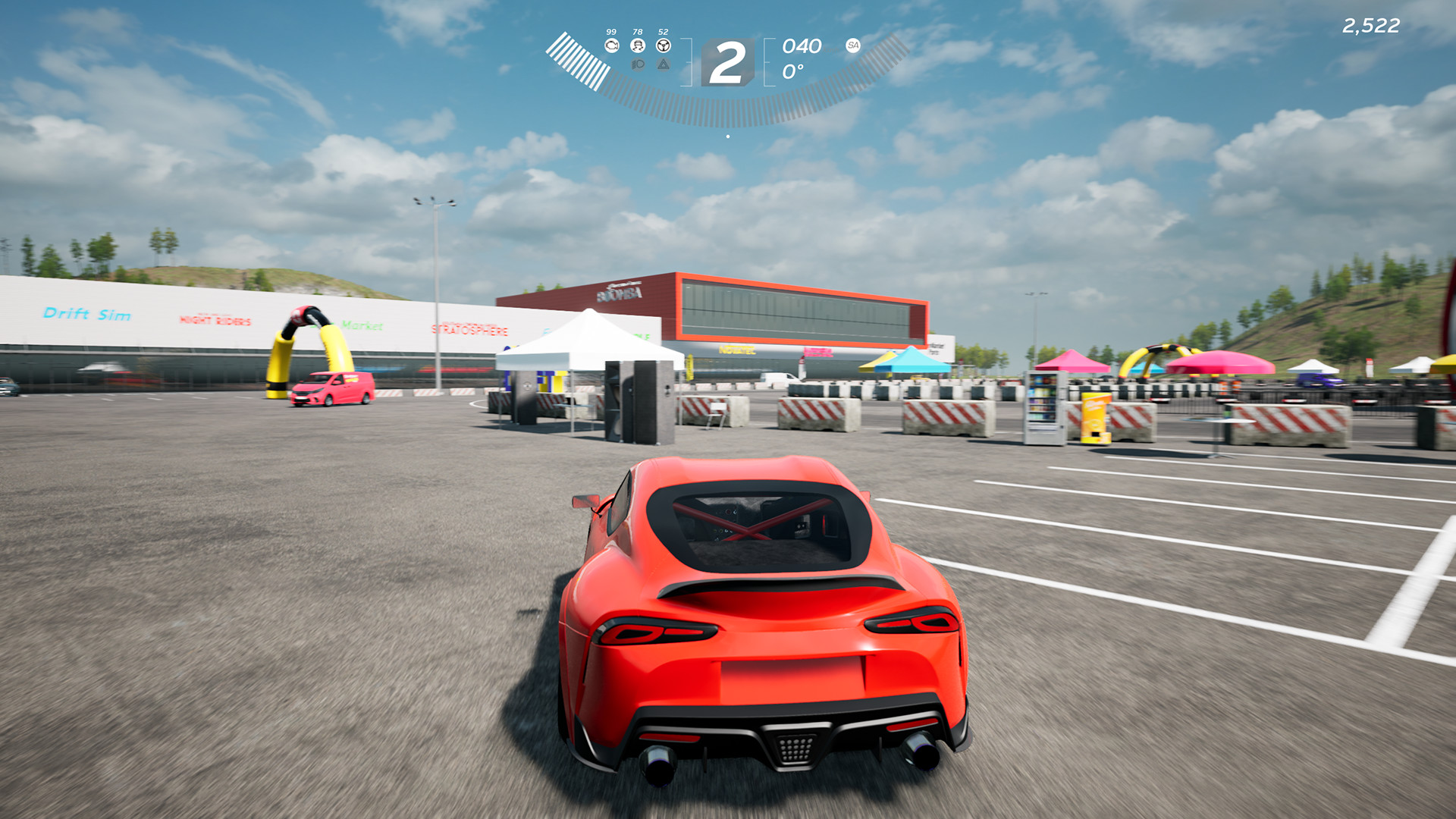The height and width of the screenshot is (819, 1456).
Task: Select the clutch/camera icon showing 99
Action: pyautogui.click(x=613, y=45)
